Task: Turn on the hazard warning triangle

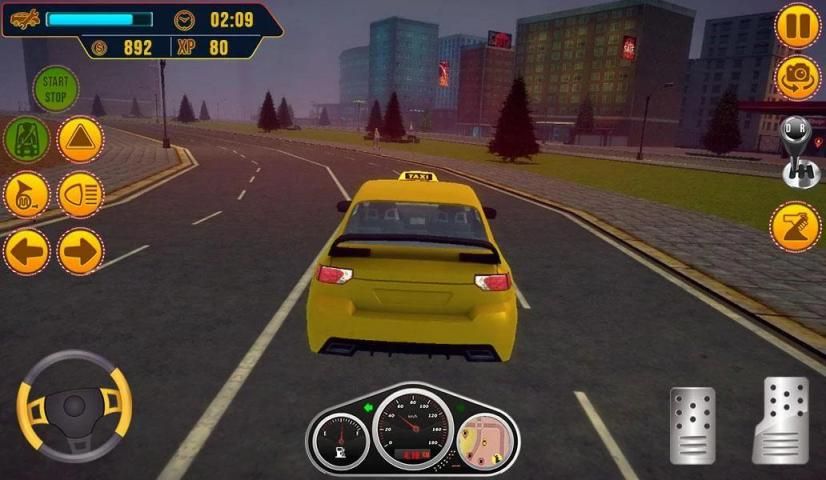Action: tap(81, 139)
